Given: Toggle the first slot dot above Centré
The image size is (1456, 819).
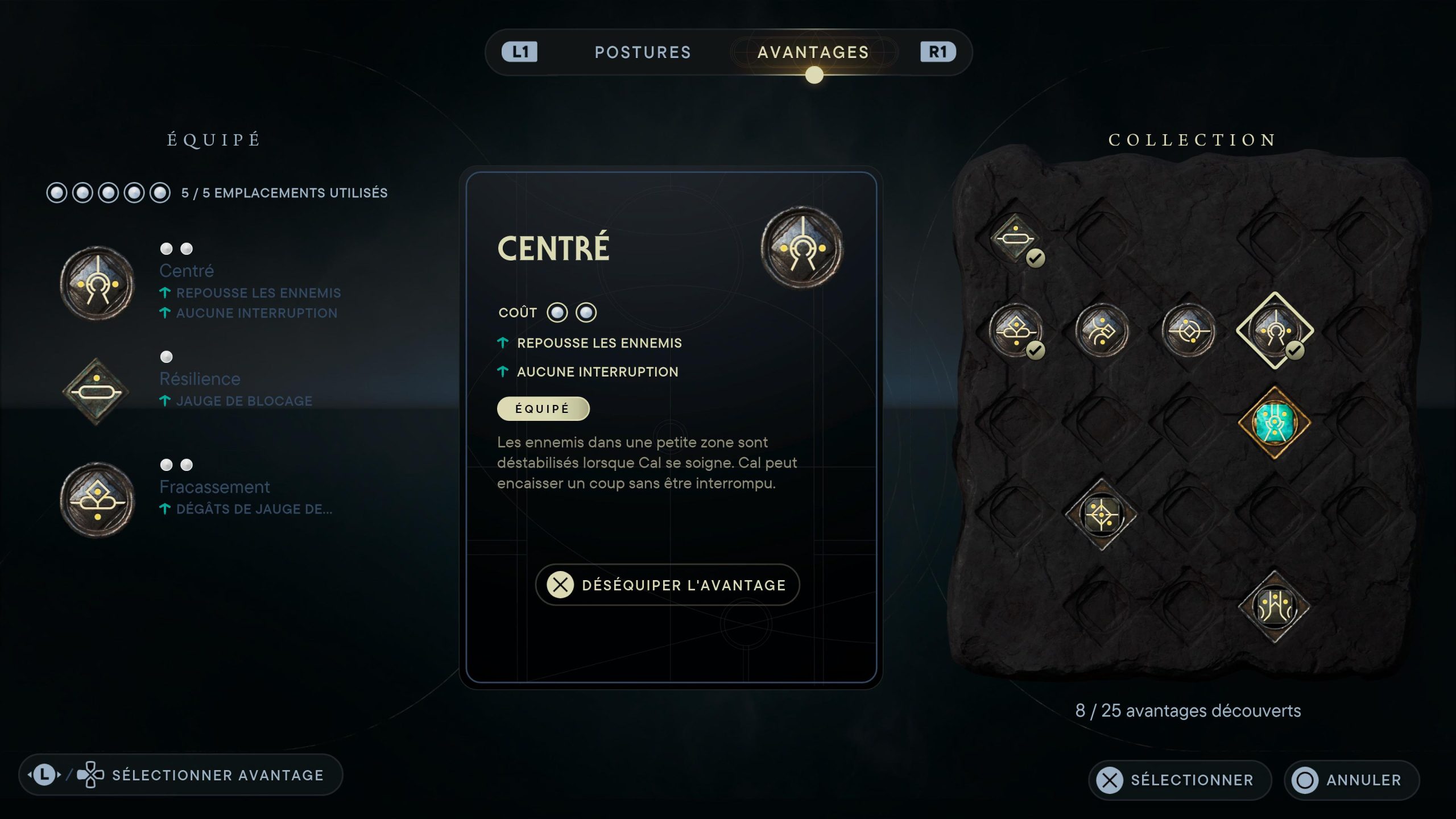Looking at the screenshot, I should (x=167, y=249).
